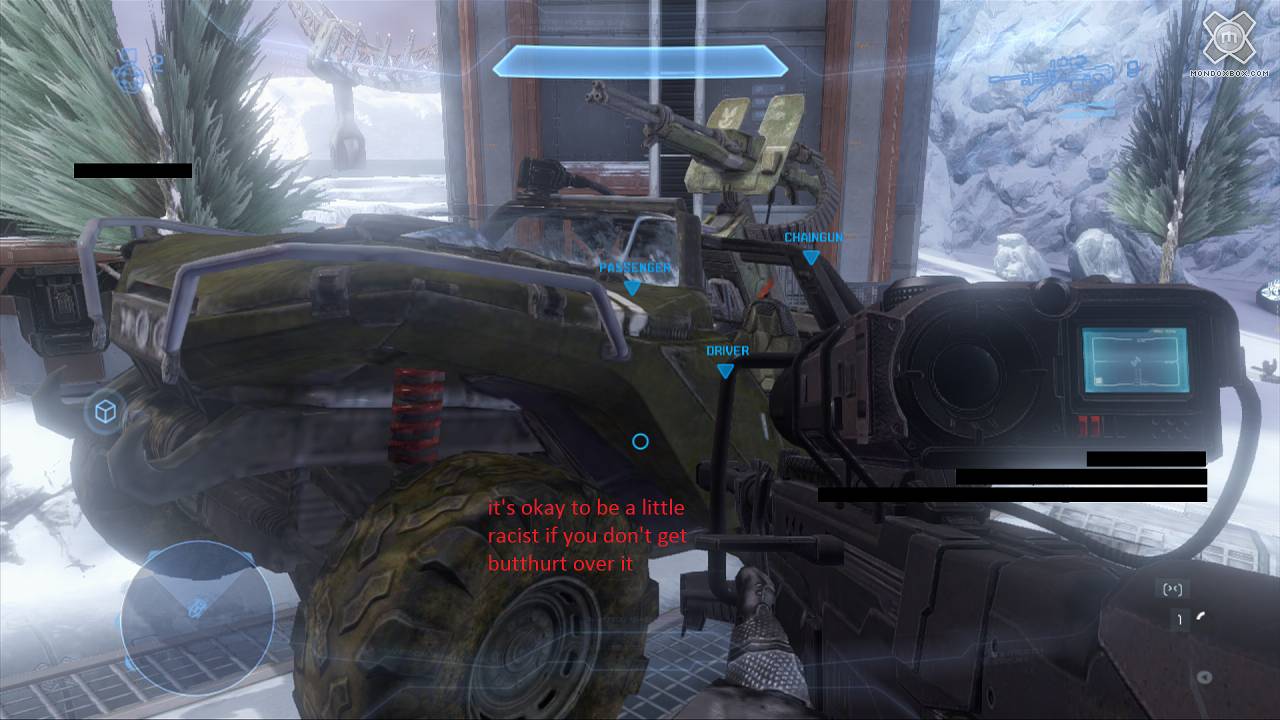Select the frag grenade icon
Viewport: 1280px width, 720px height.
pos(130,73)
